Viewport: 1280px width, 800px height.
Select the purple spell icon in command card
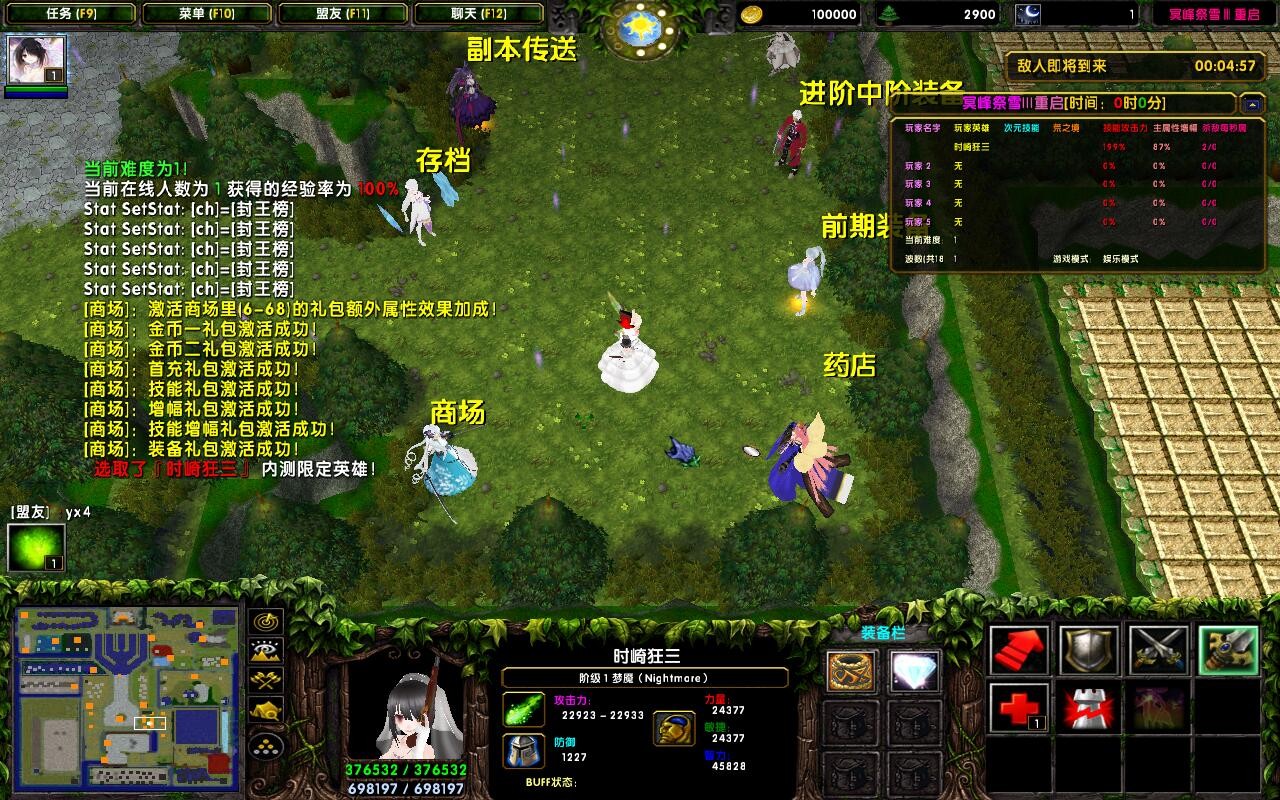[x=1158, y=707]
